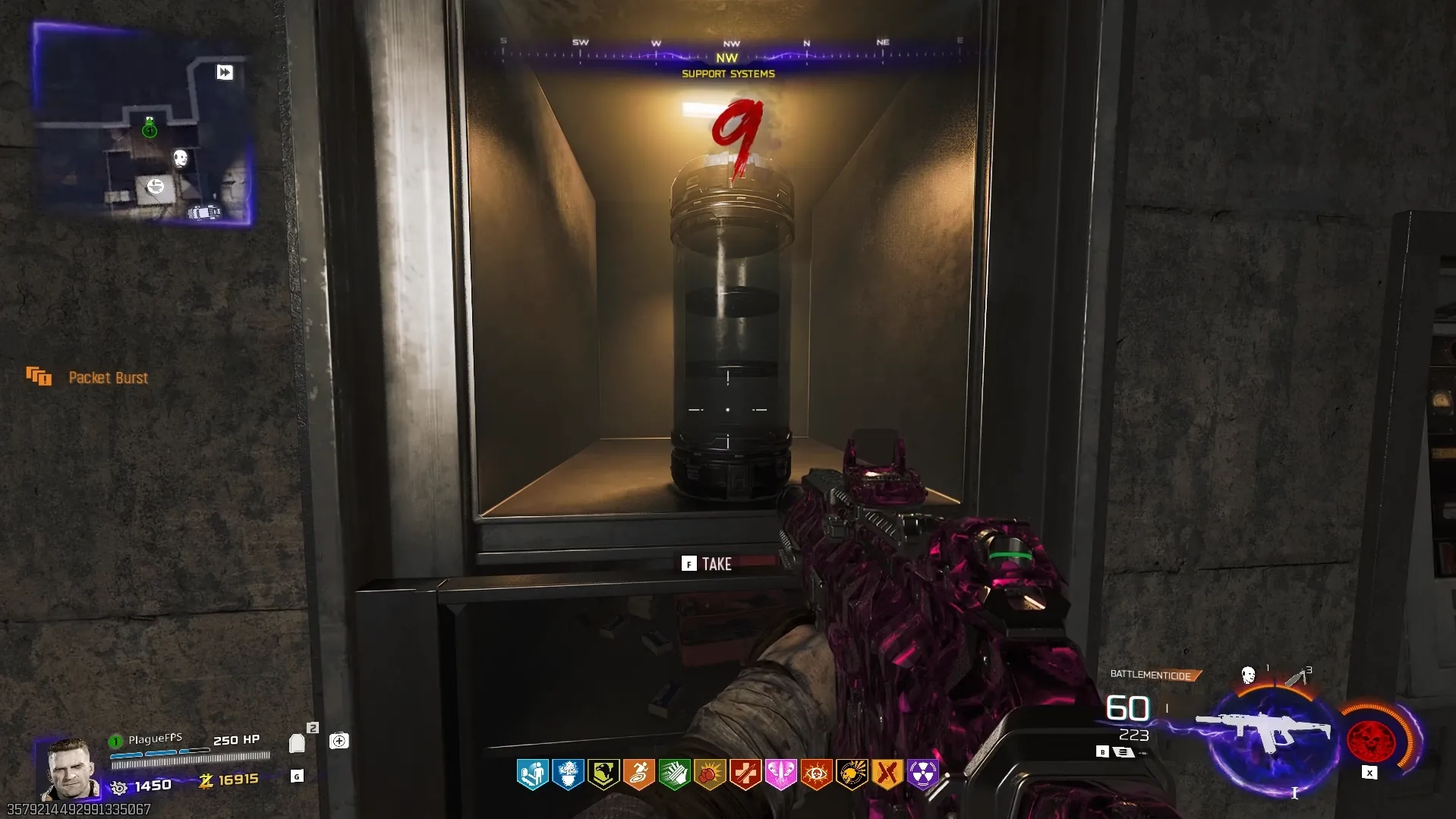This screenshot has height=819, width=1456.
Task: Select the pink skulls and bullet perk
Action: [x=780, y=774]
